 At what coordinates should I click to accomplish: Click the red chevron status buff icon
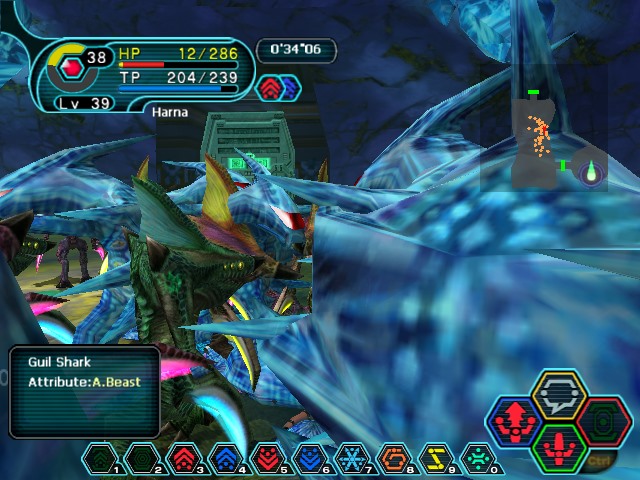click(x=270, y=88)
